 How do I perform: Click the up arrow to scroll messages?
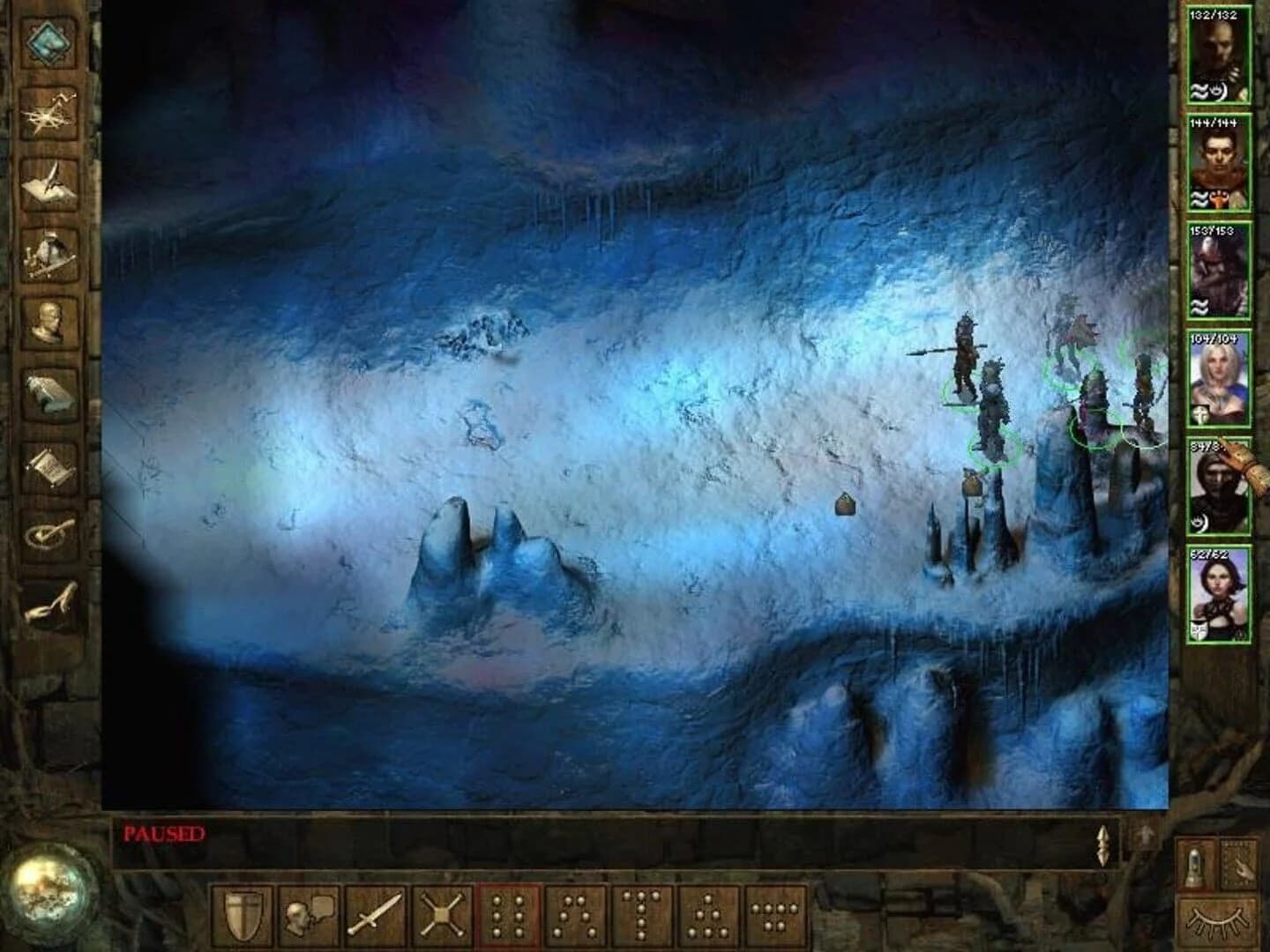1147,836
